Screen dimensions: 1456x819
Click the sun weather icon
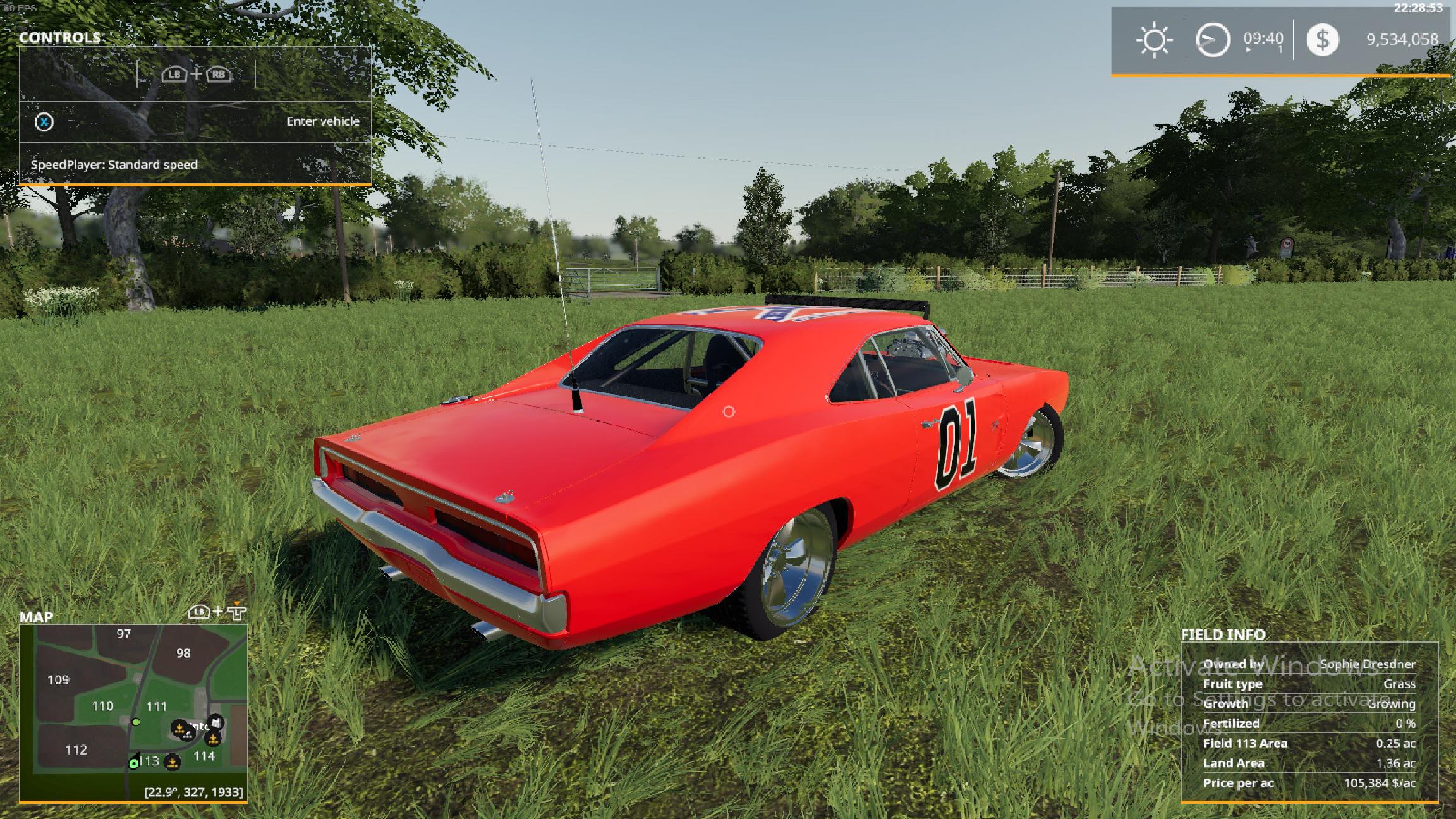pos(1154,40)
